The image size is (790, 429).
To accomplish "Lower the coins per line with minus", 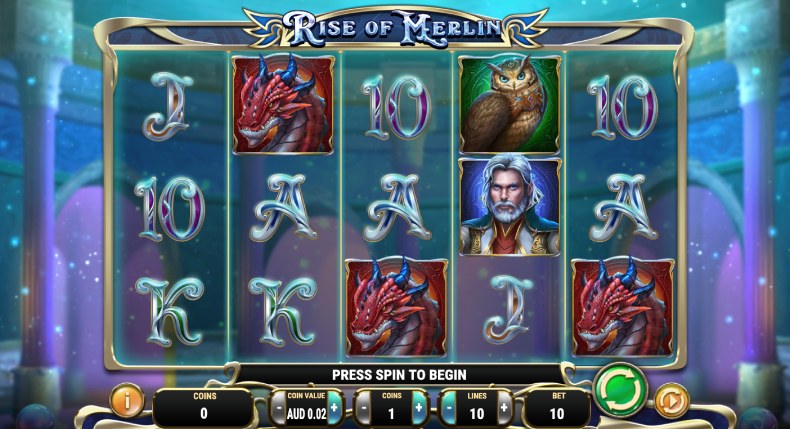I will click(362, 408).
